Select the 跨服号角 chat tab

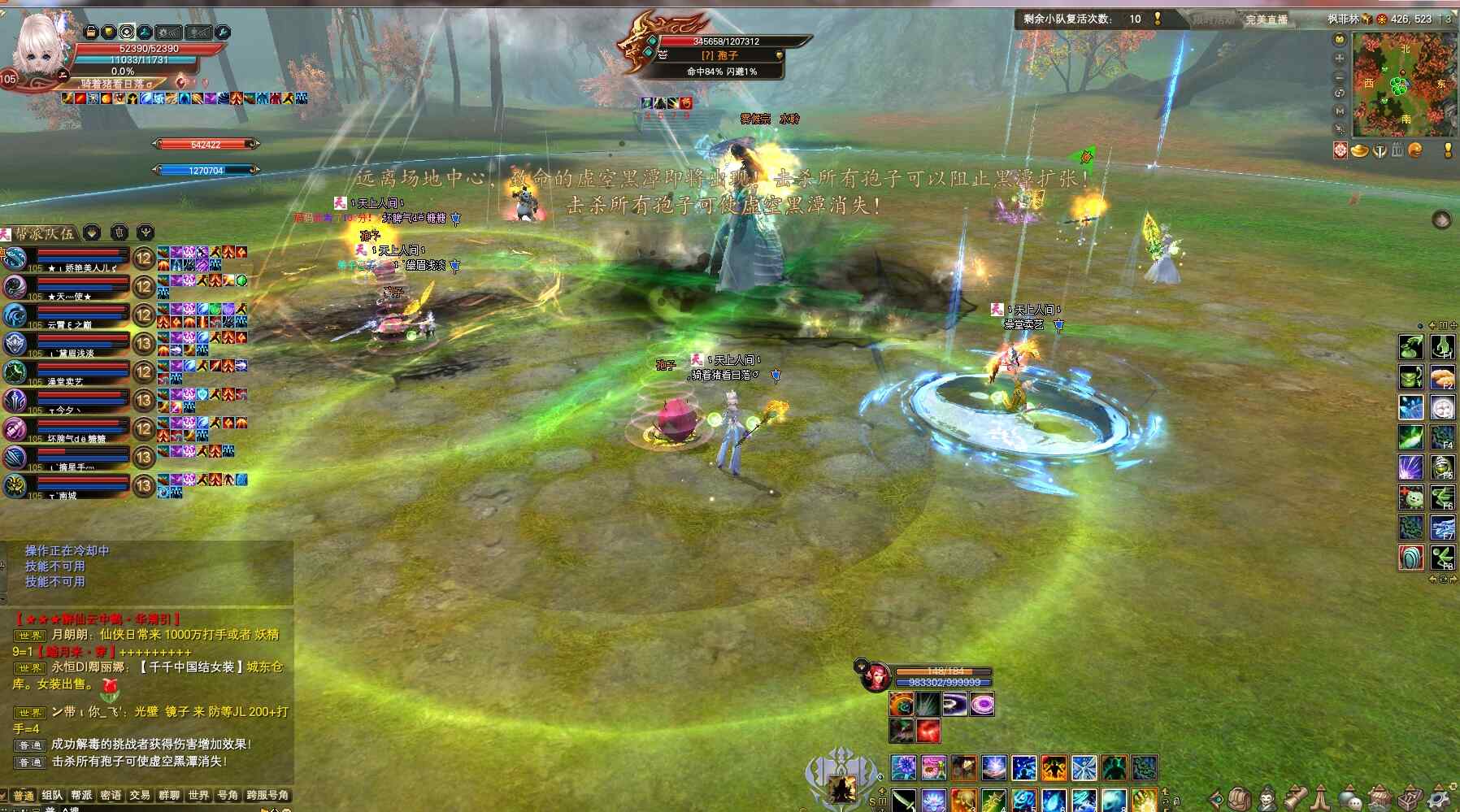click(x=267, y=795)
